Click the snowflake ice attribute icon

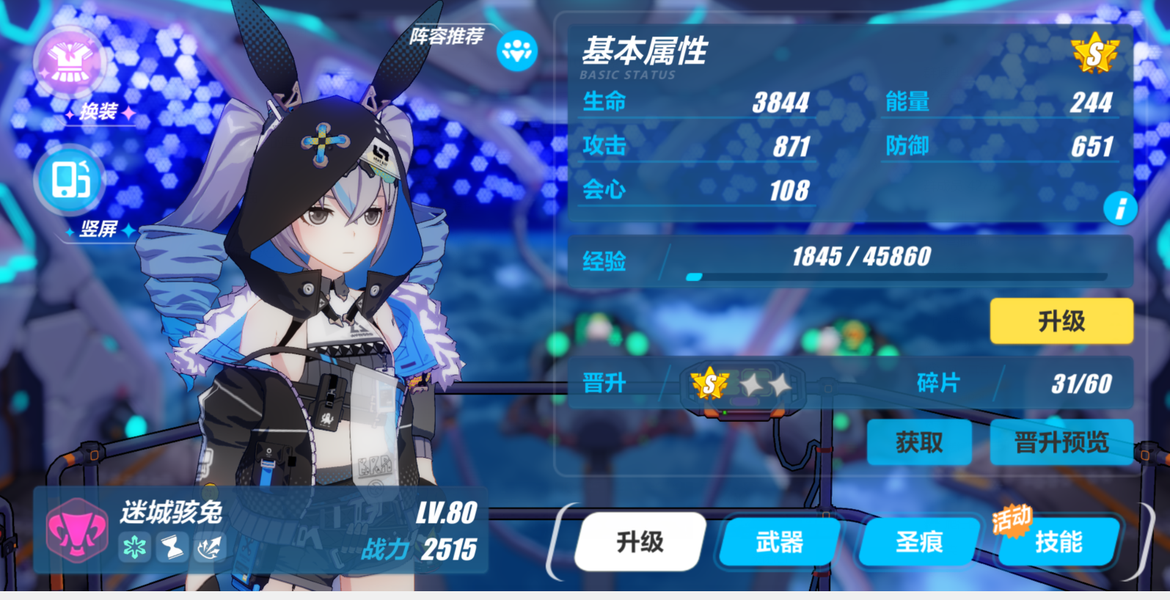[x=135, y=547]
